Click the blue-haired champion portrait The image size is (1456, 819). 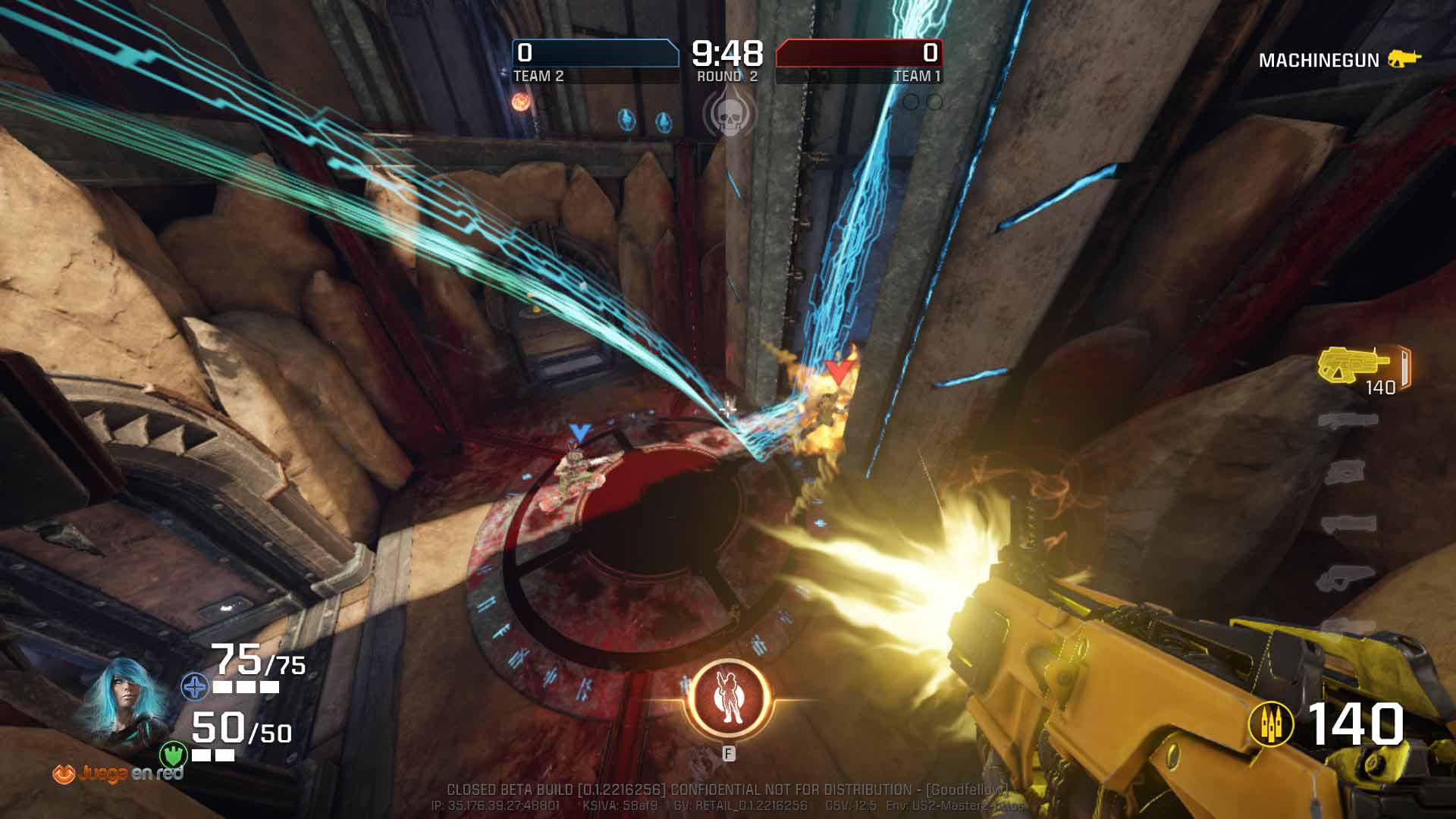click(x=124, y=702)
